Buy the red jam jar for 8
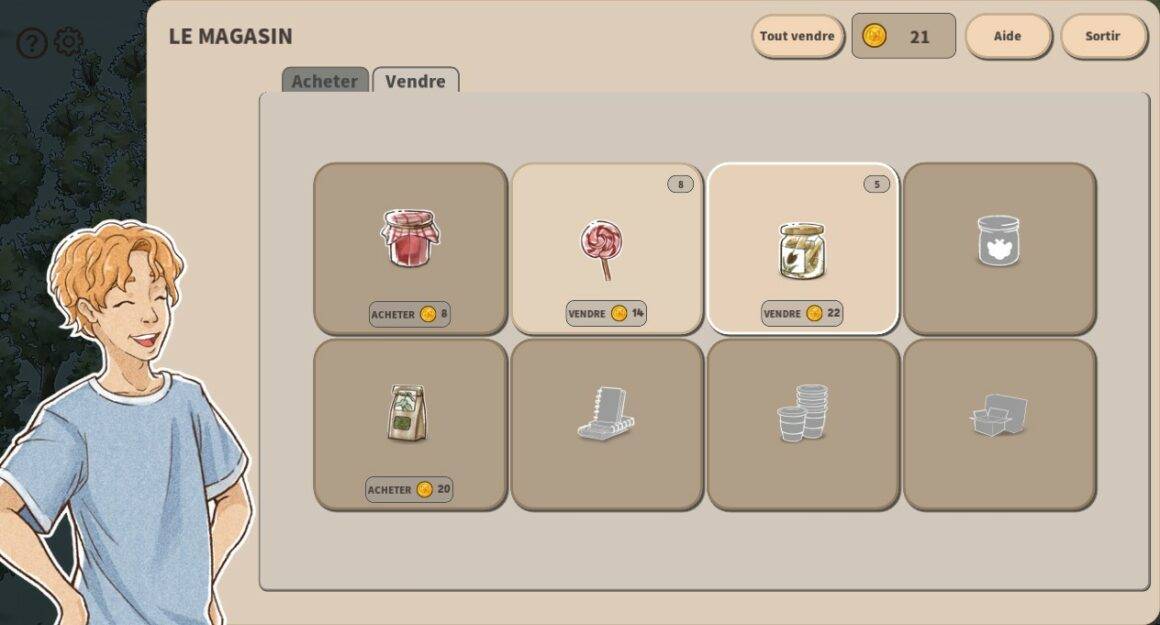Image resolution: width=1160 pixels, height=625 pixels. click(410, 314)
